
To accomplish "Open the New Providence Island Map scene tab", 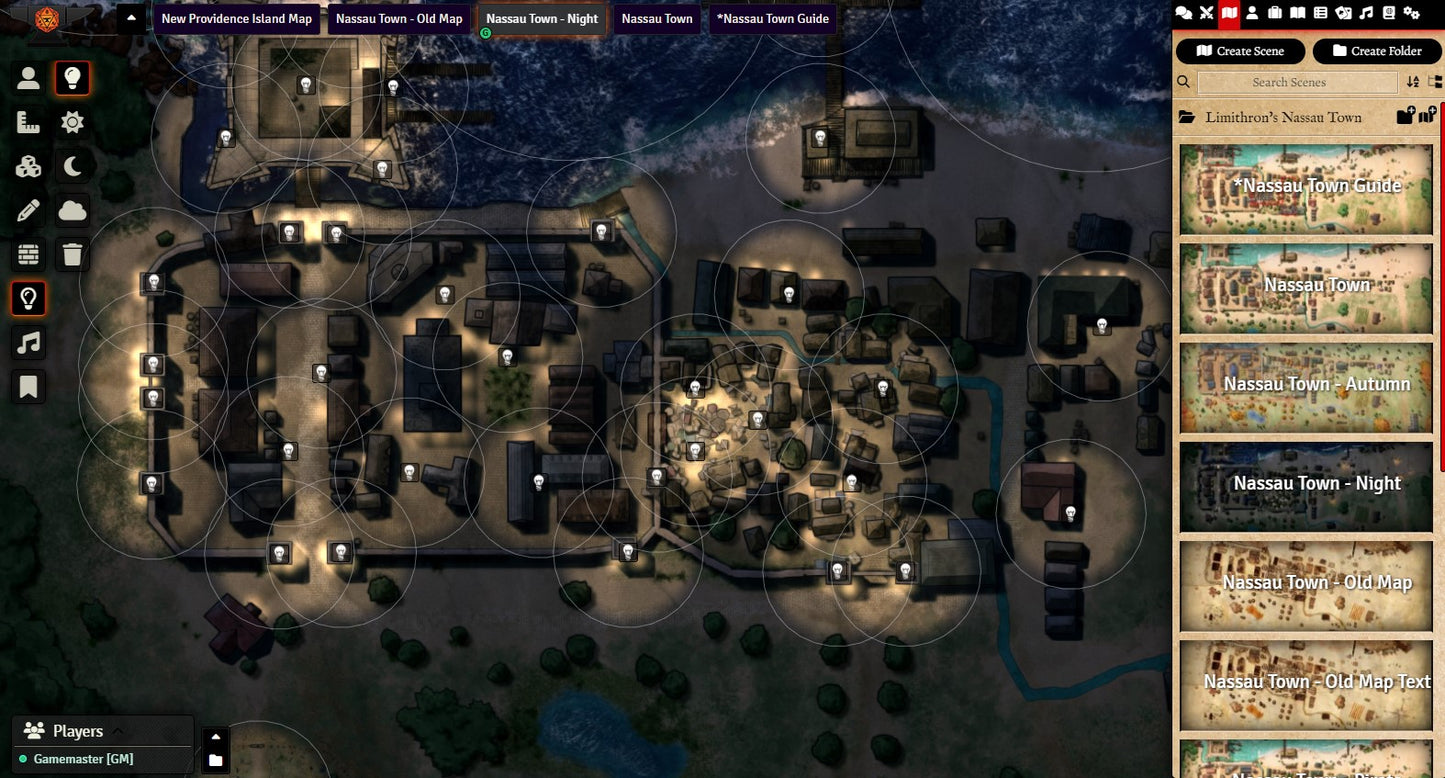I will click(236, 19).
